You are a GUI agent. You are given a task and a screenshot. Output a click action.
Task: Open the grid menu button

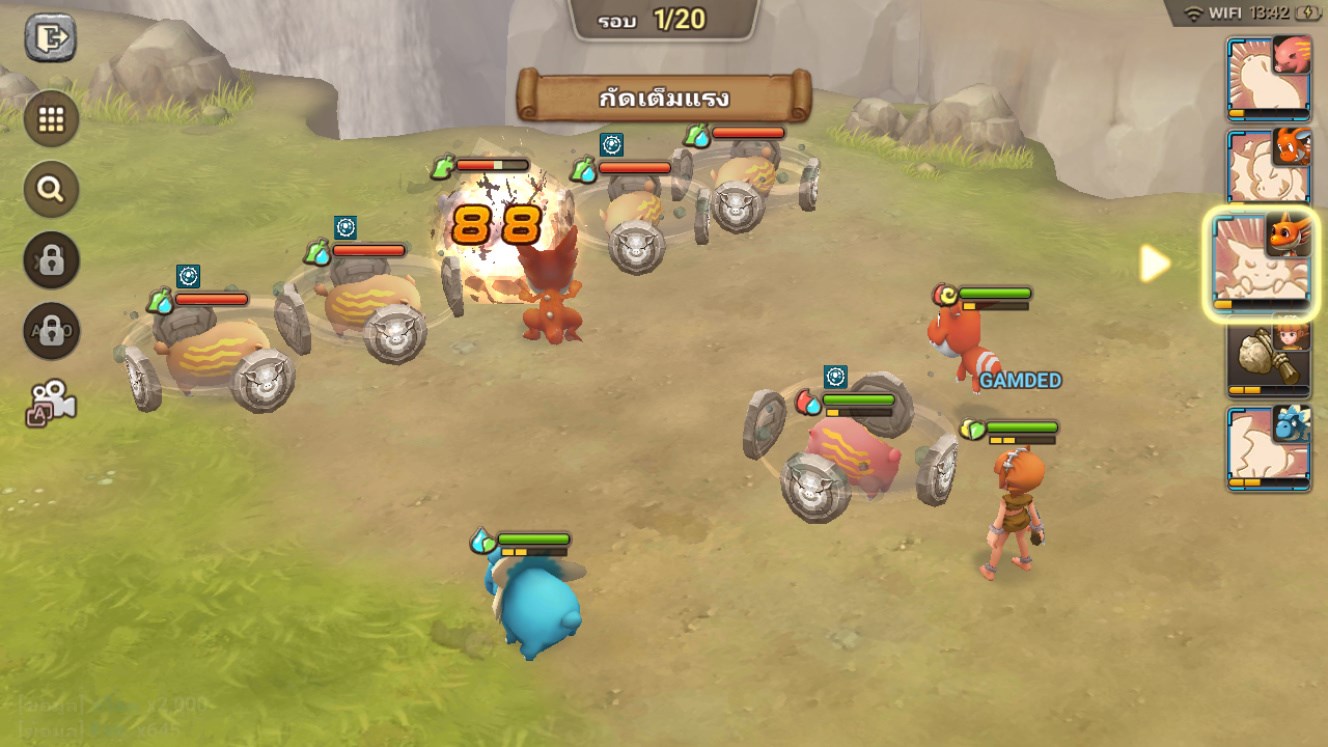pyautogui.click(x=51, y=120)
